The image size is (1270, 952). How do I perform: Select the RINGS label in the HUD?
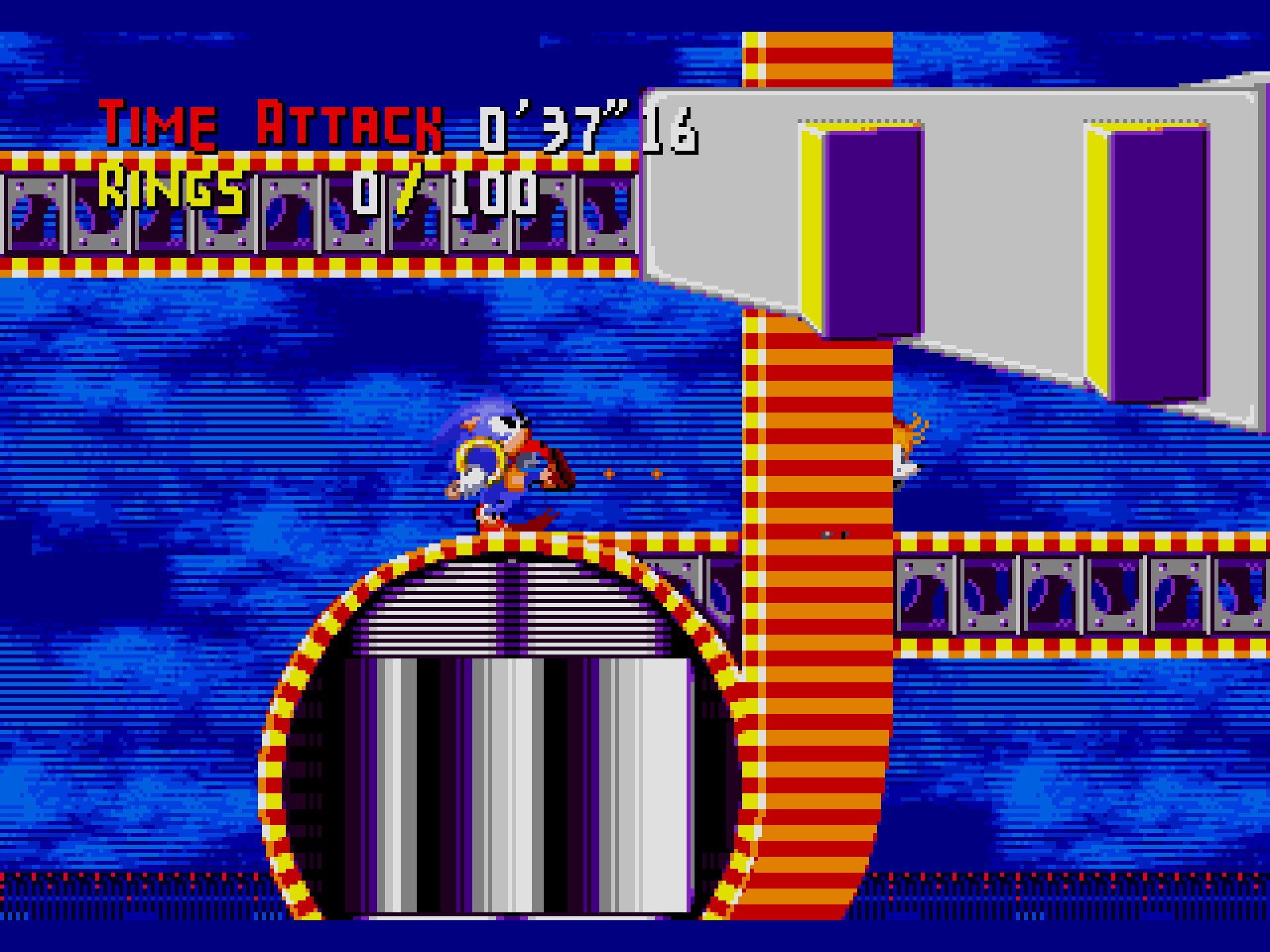172,192
